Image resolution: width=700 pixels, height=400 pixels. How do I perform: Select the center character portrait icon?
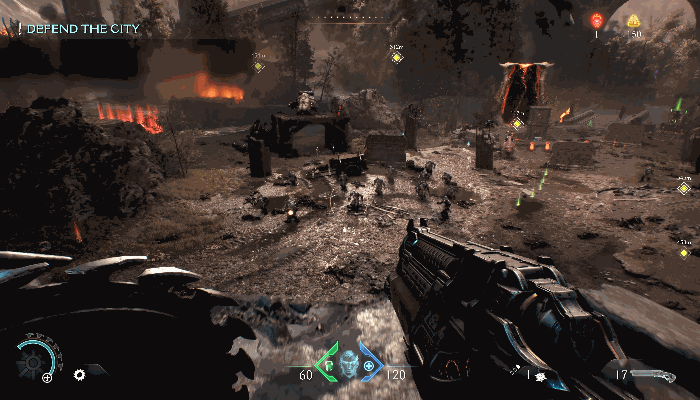click(x=348, y=362)
